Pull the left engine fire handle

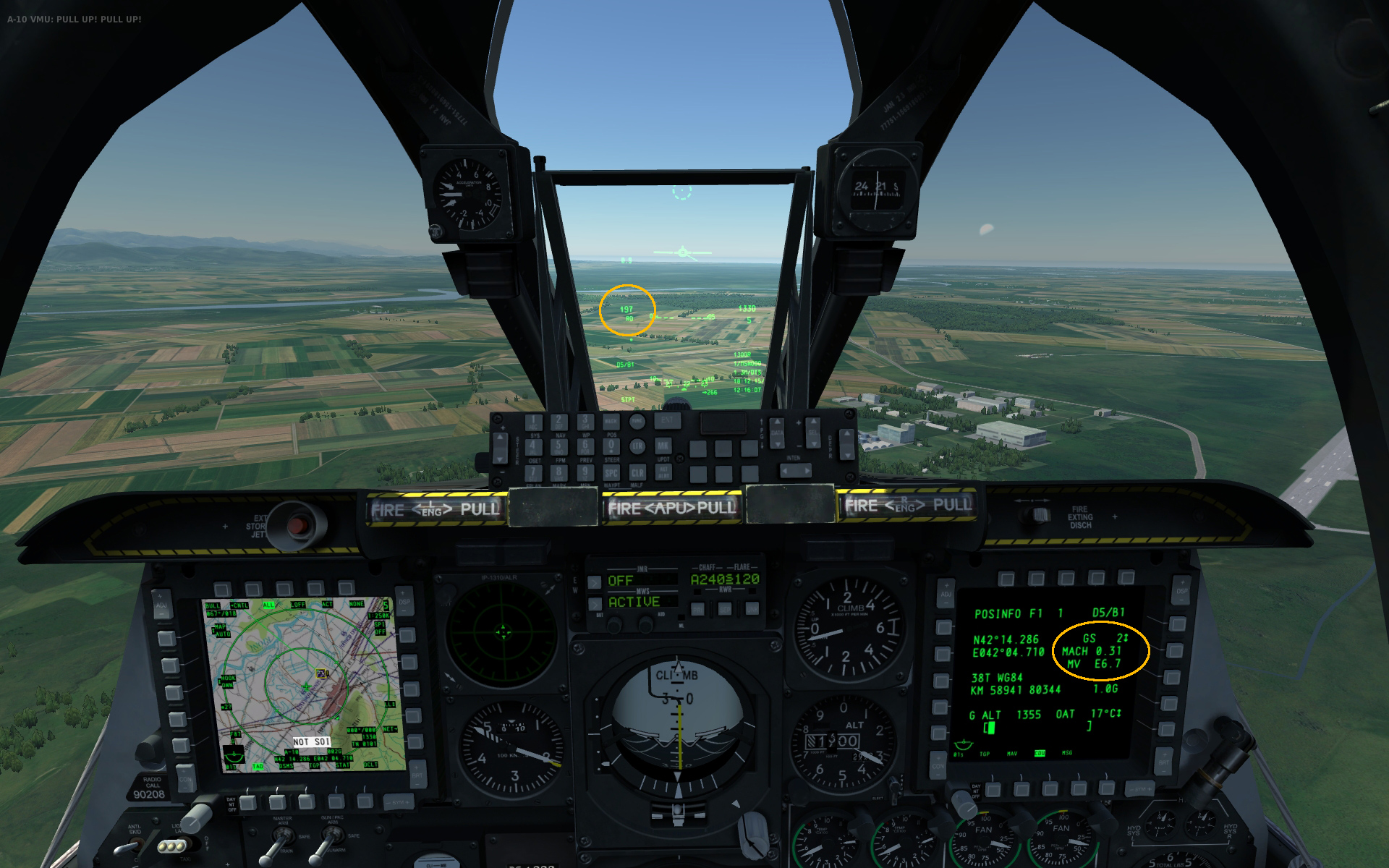coord(436,509)
